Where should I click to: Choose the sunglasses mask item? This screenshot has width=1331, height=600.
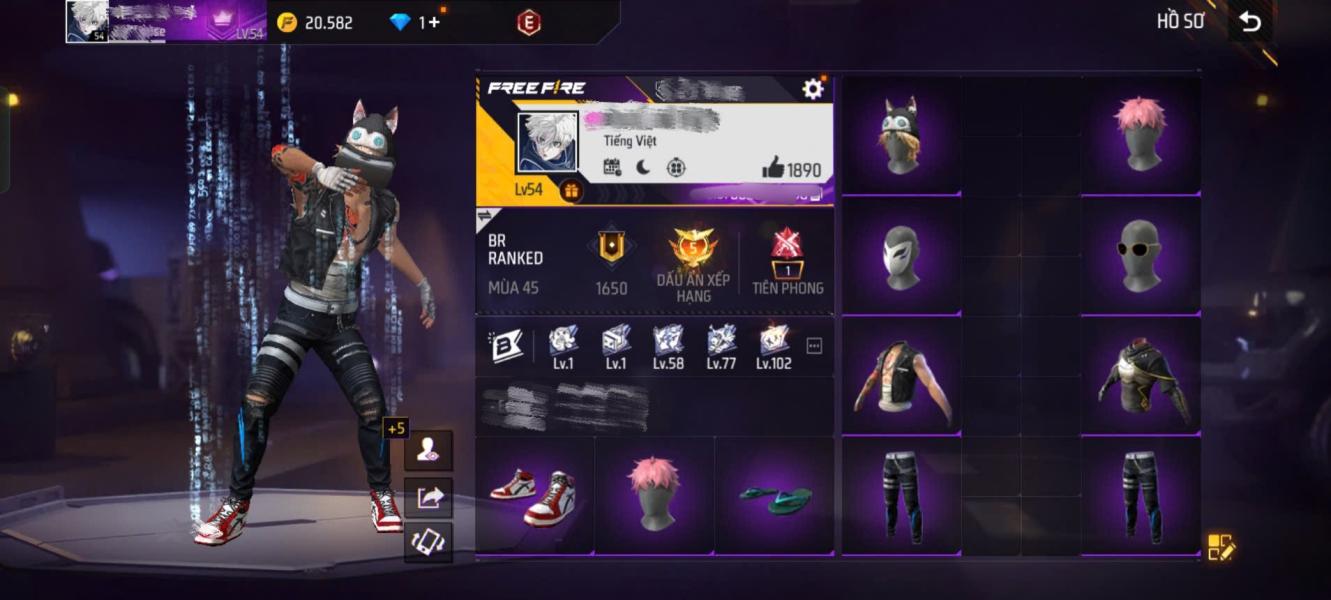1141,255
